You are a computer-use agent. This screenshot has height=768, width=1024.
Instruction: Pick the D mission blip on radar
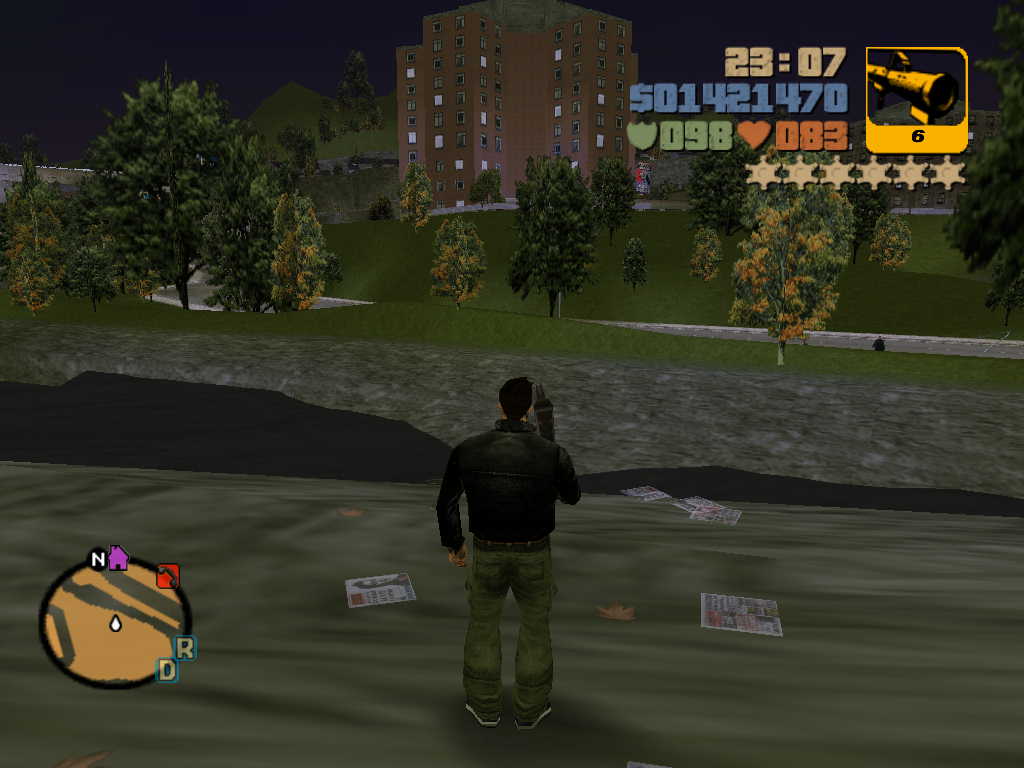pyautogui.click(x=167, y=670)
